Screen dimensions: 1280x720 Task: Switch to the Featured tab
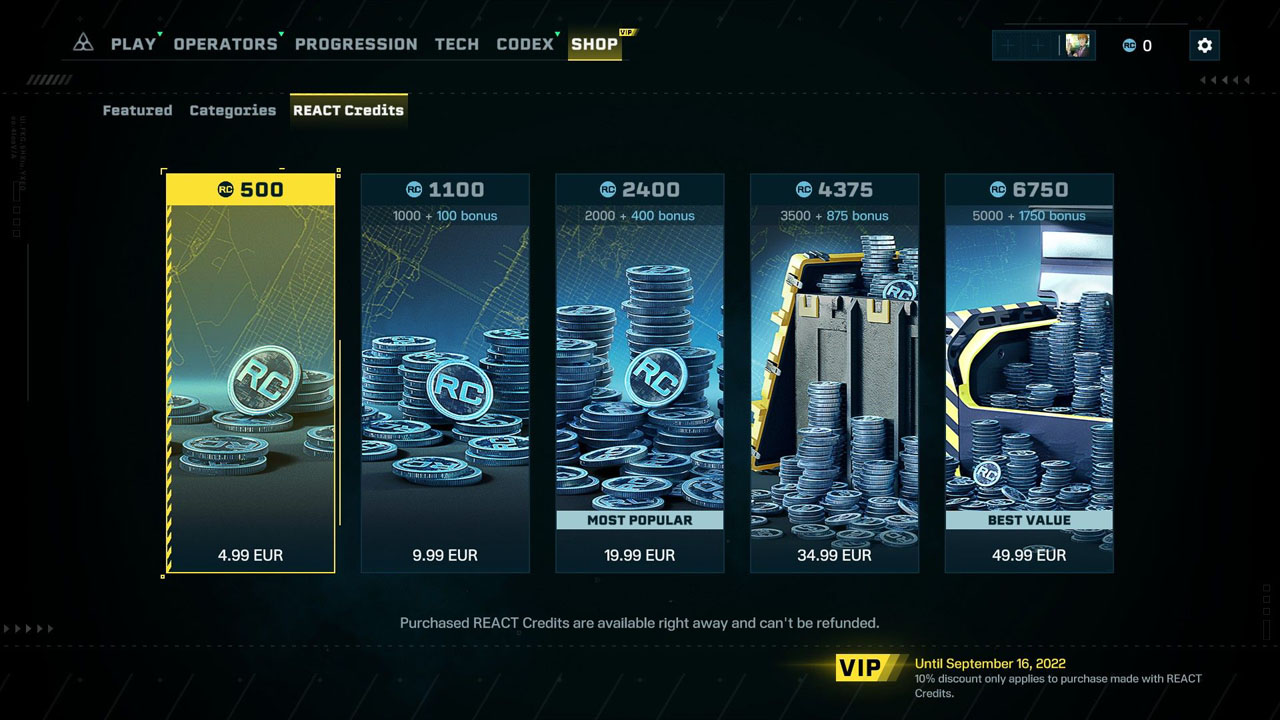coord(137,110)
